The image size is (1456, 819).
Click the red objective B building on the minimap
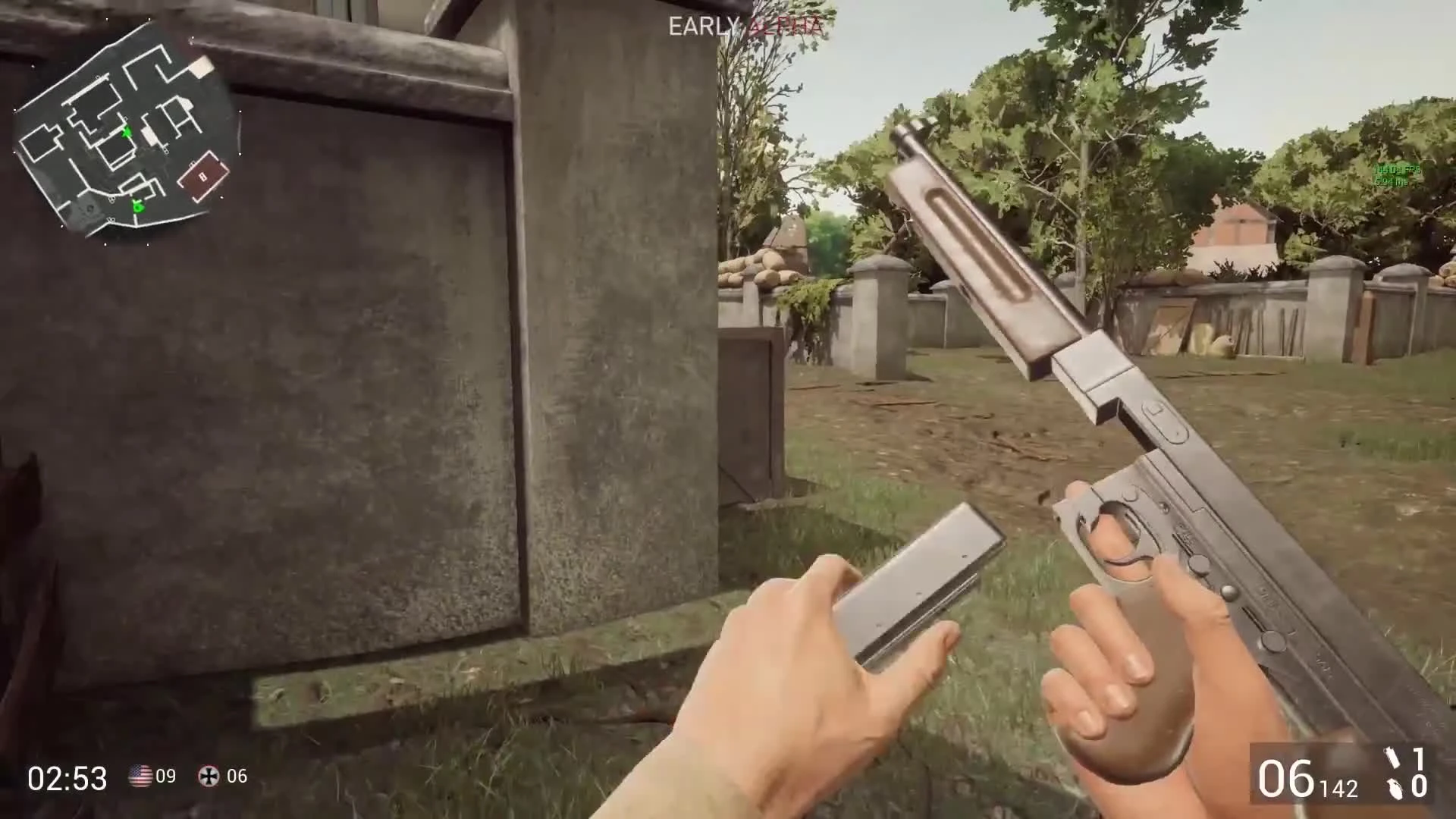tap(203, 177)
